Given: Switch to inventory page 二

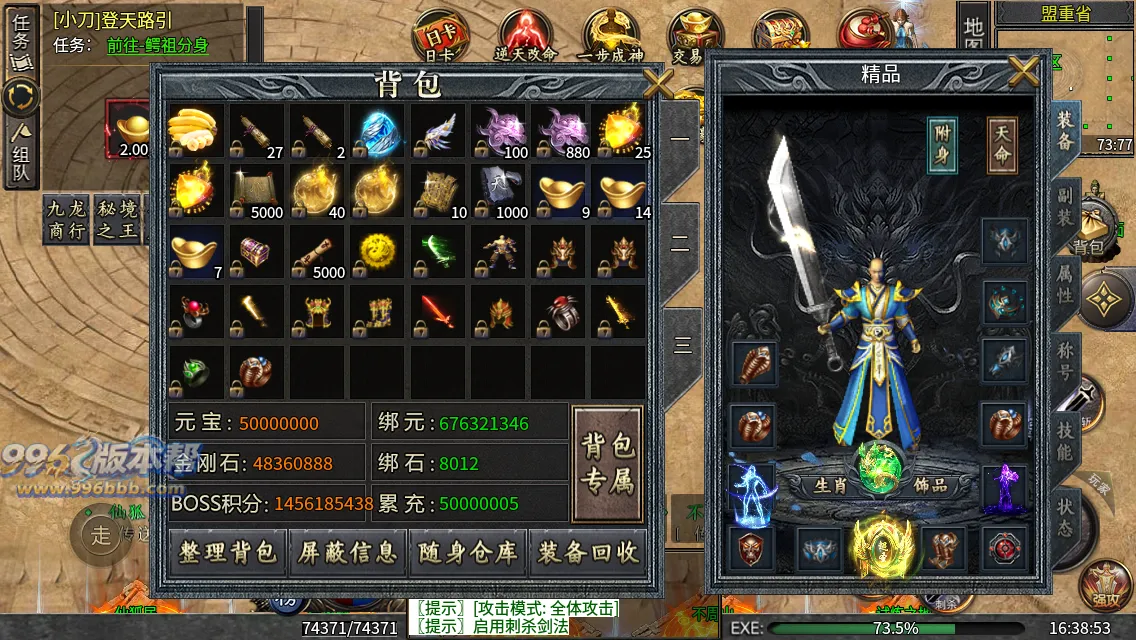Looking at the screenshot, I should (x=681, y=244).
